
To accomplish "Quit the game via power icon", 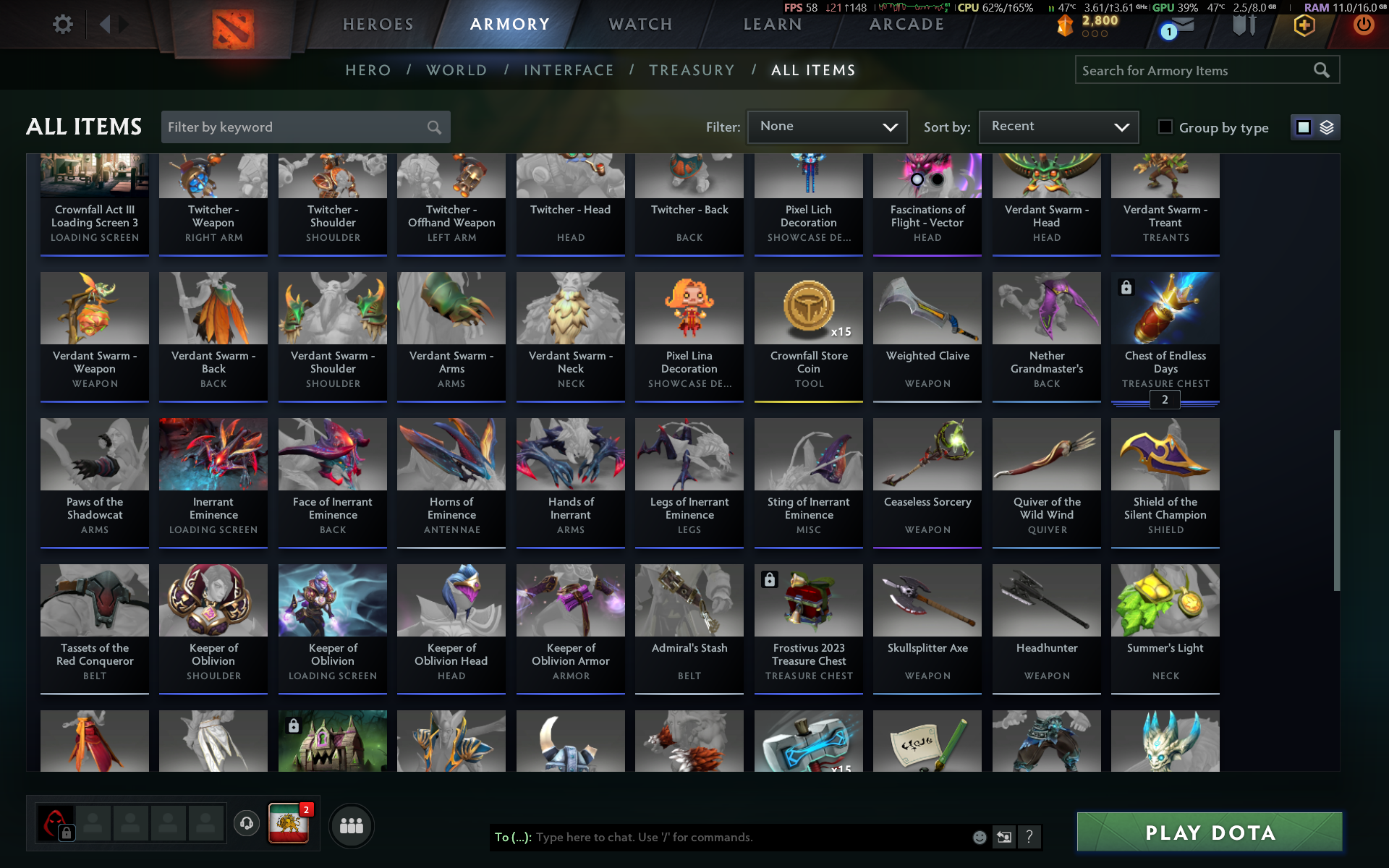I will click(x=1363, y=25).
